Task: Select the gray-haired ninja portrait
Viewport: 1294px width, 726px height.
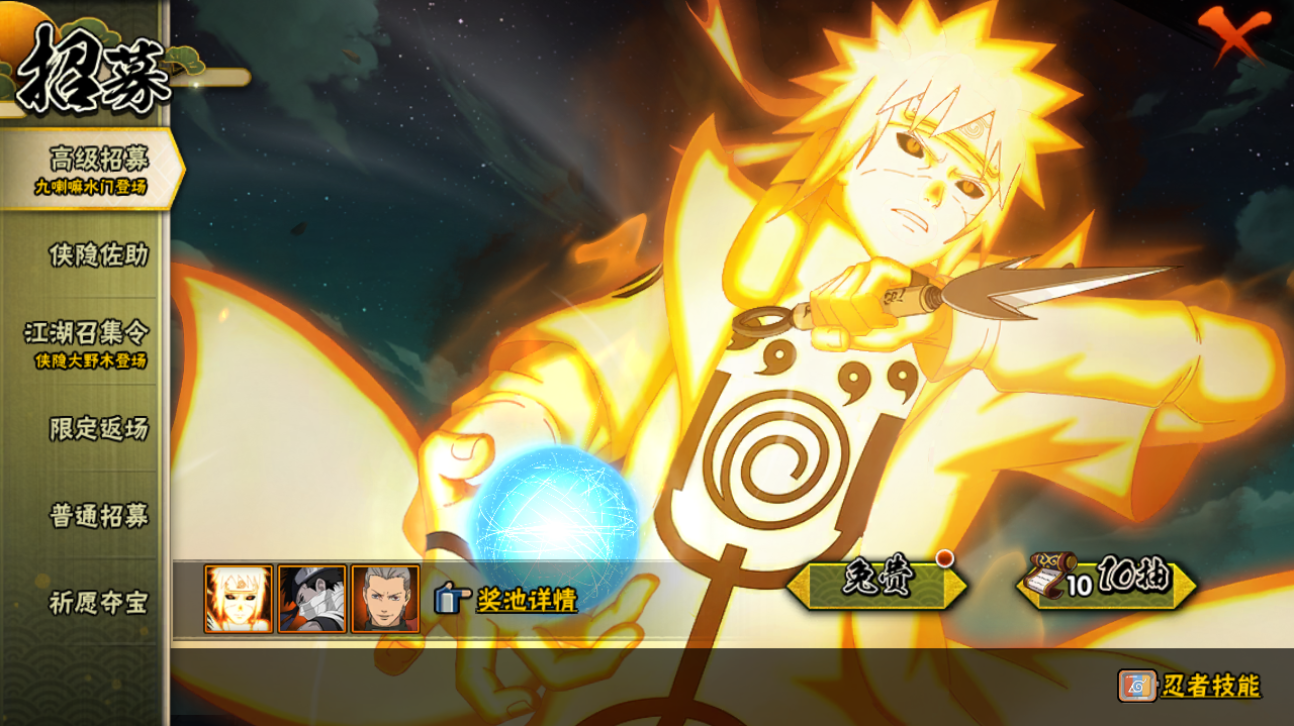Action: (385, 599)
